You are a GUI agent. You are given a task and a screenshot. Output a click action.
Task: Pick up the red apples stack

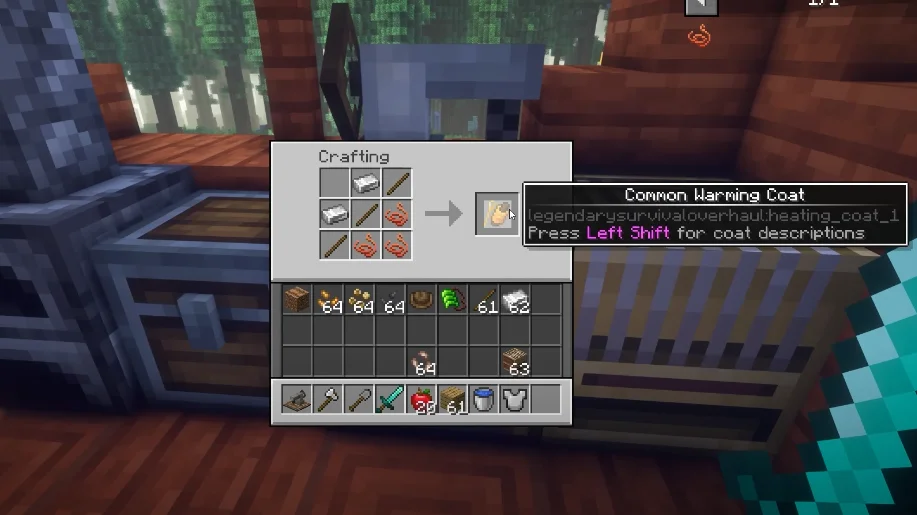(421, 400)
